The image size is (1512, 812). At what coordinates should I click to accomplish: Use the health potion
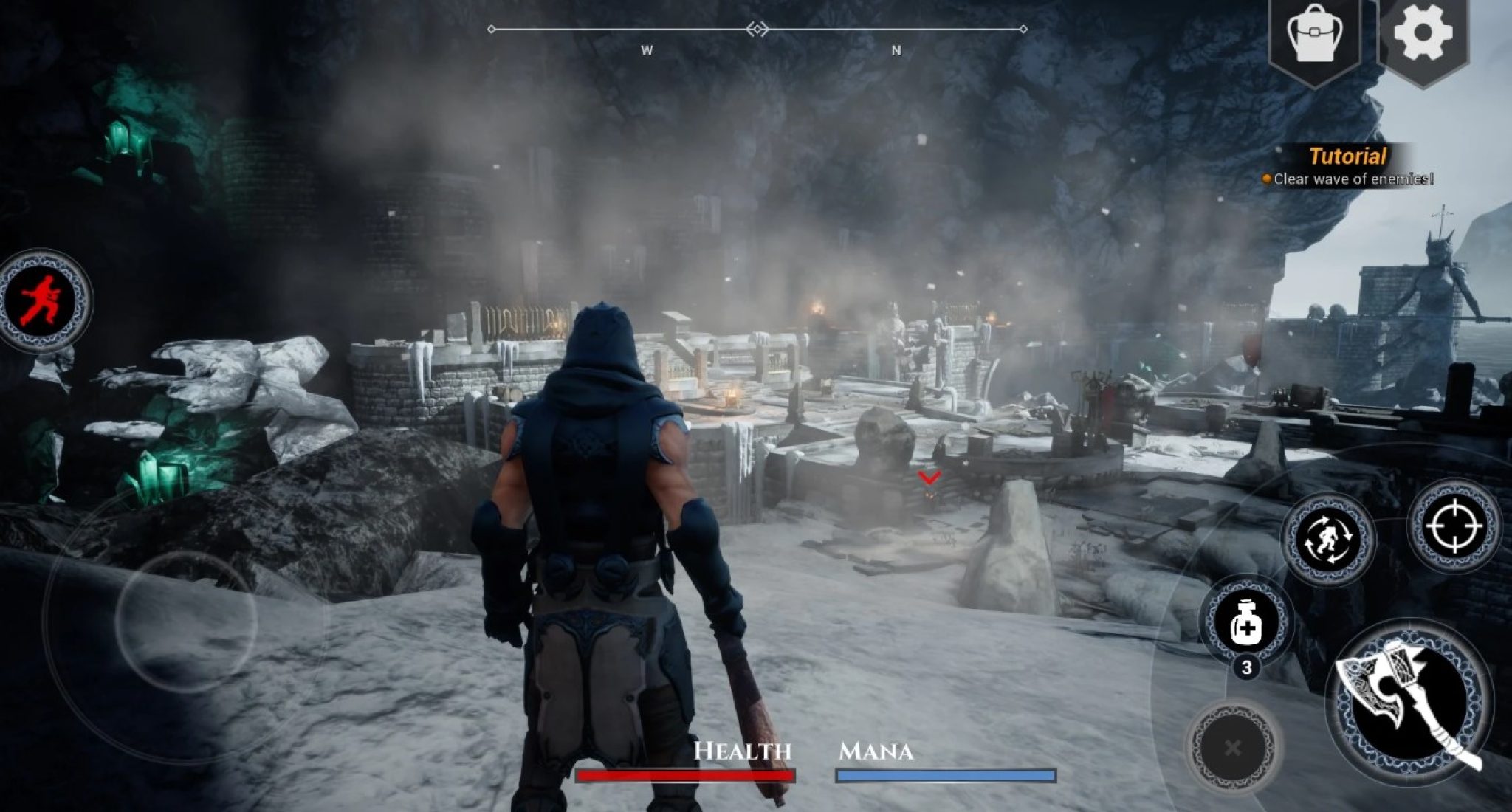pyautogui.click(x=1246, y=620)
